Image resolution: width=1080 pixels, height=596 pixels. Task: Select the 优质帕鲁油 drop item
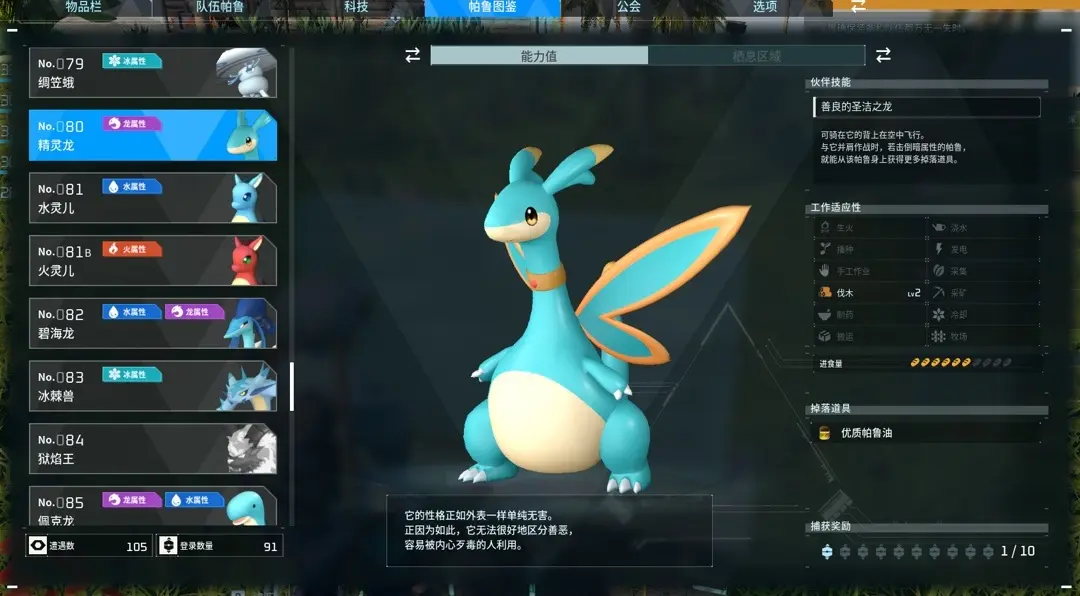(925, 433)
